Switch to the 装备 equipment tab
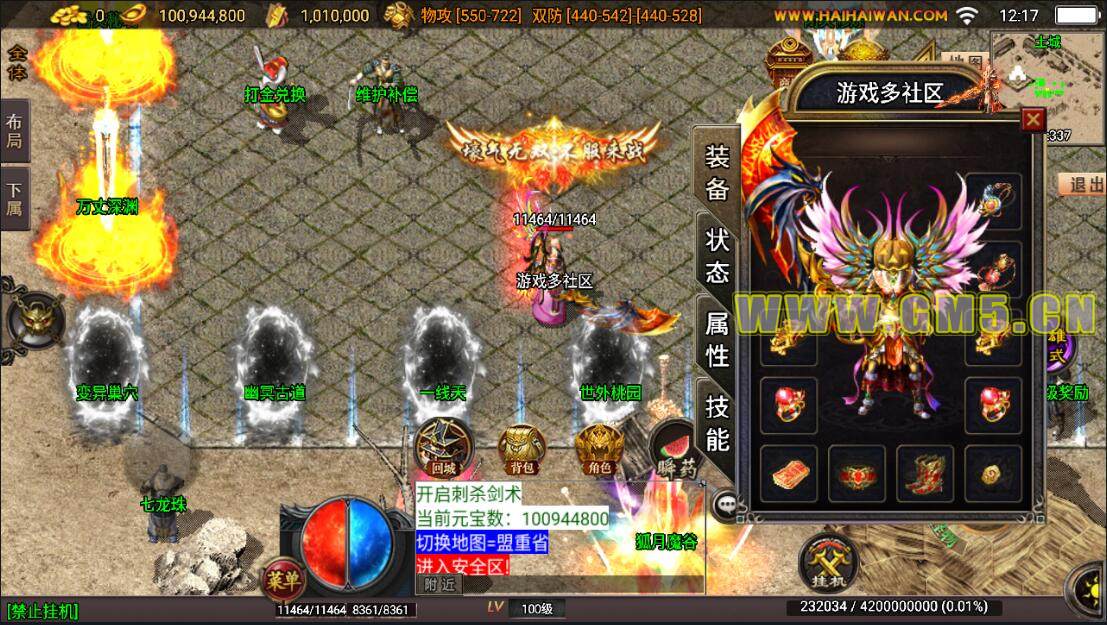Image resolution: width=1107 pixels, height=625 pixels. (717, 172)
